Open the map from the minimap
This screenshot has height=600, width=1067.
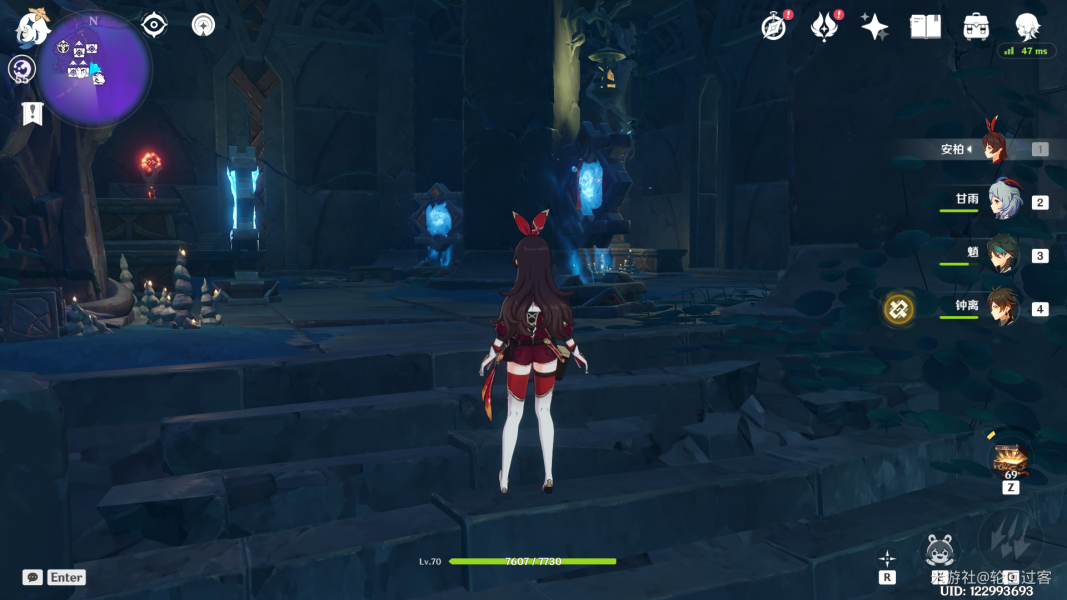point(95,68)
